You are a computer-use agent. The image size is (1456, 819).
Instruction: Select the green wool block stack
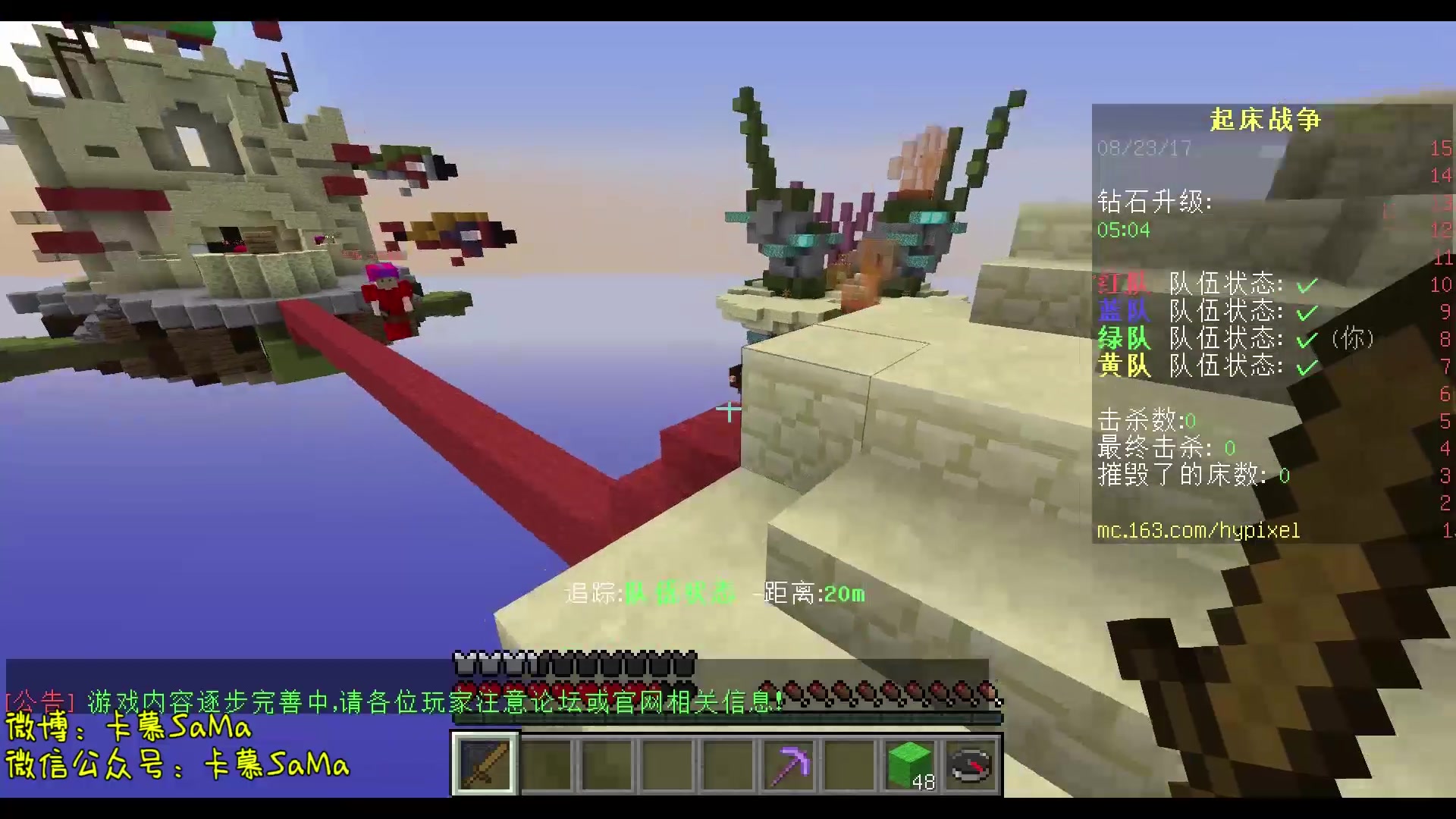pyautogui.click(x=910, y=764)
